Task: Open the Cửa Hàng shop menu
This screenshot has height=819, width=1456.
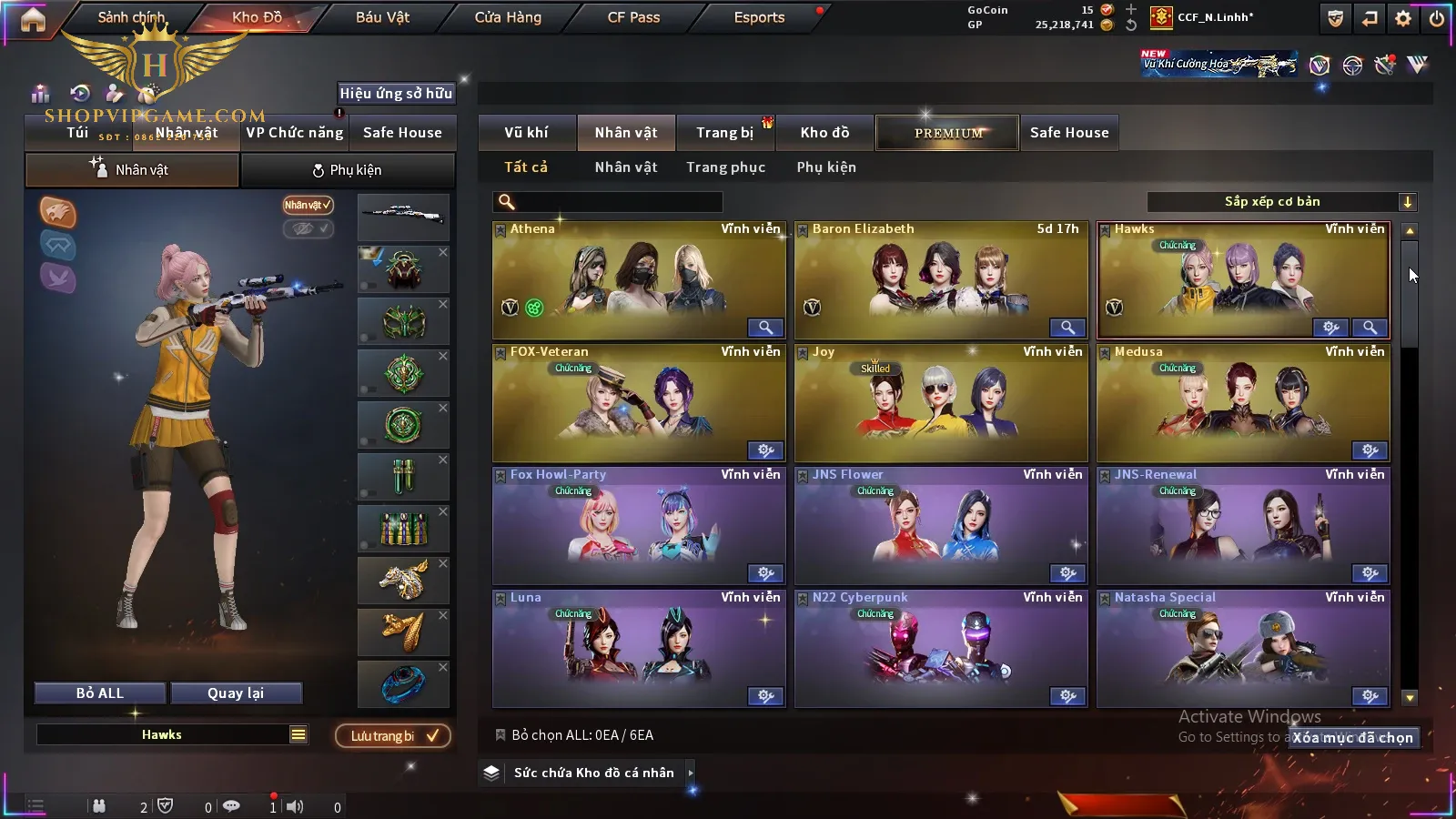Action: [508, 17]
